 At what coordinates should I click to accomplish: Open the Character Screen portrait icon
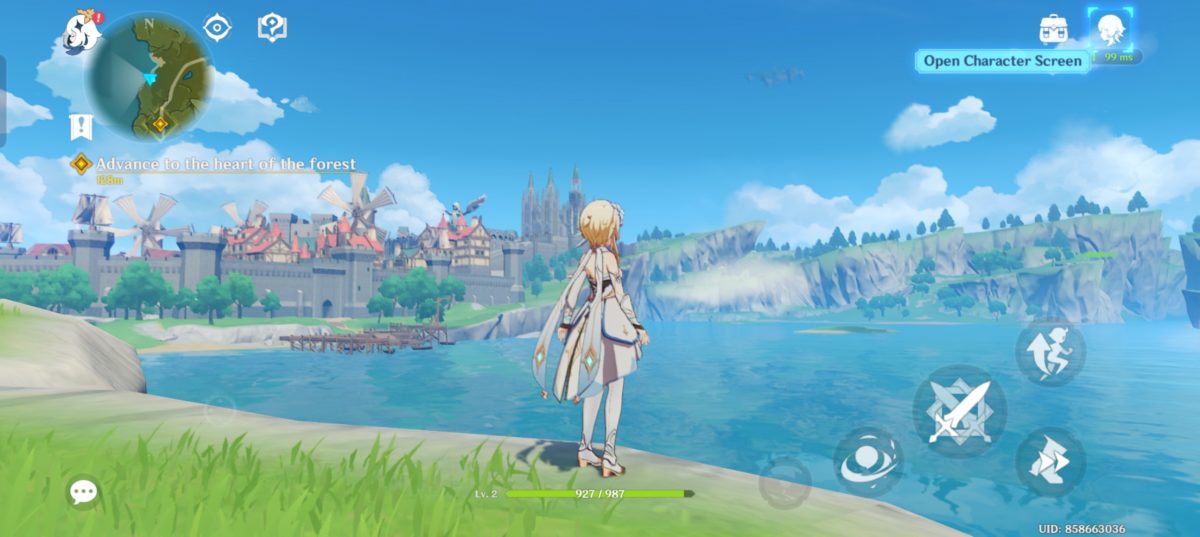tap(1109, 28)
